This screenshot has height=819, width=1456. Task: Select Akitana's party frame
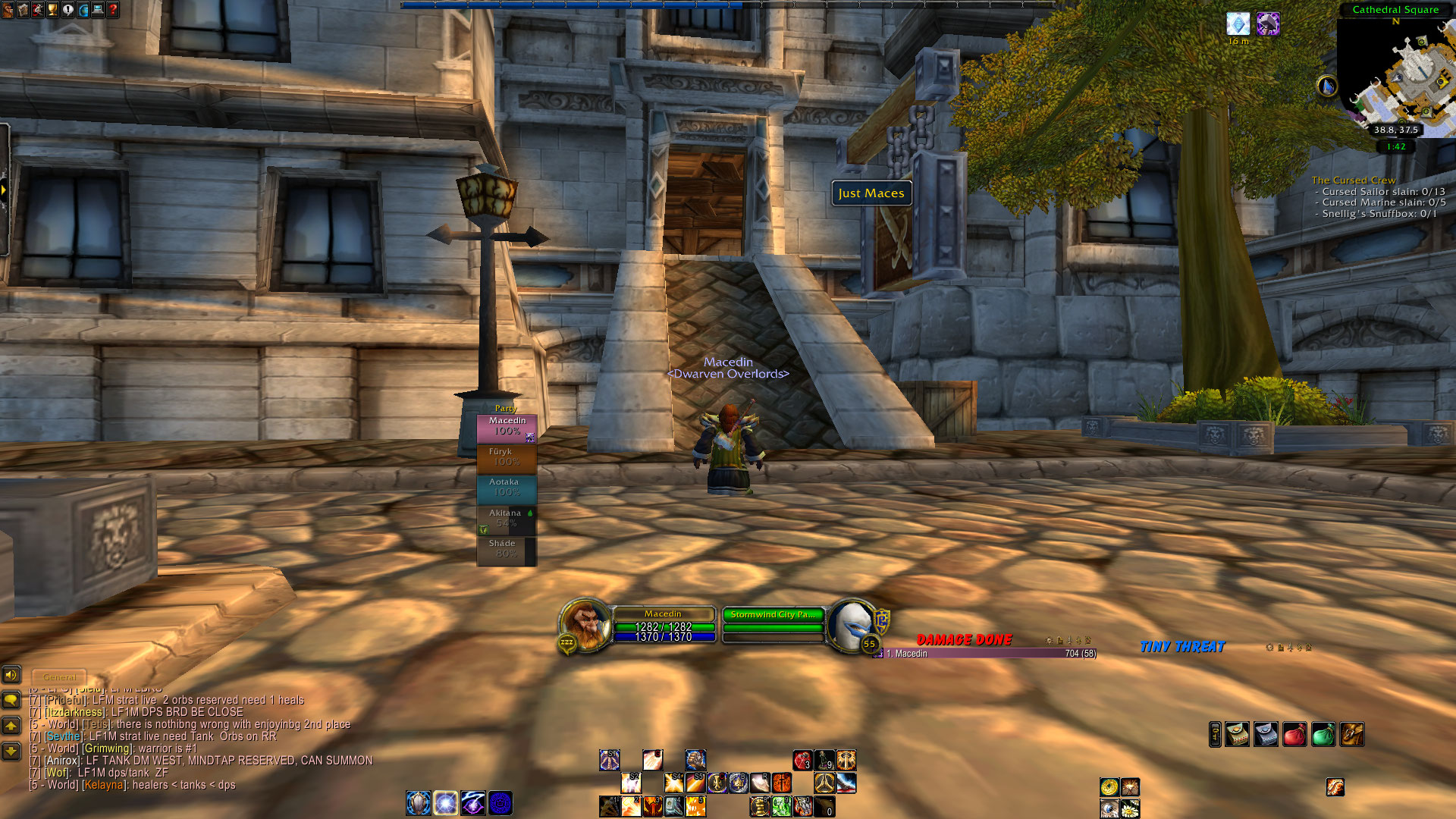(507, 519)
